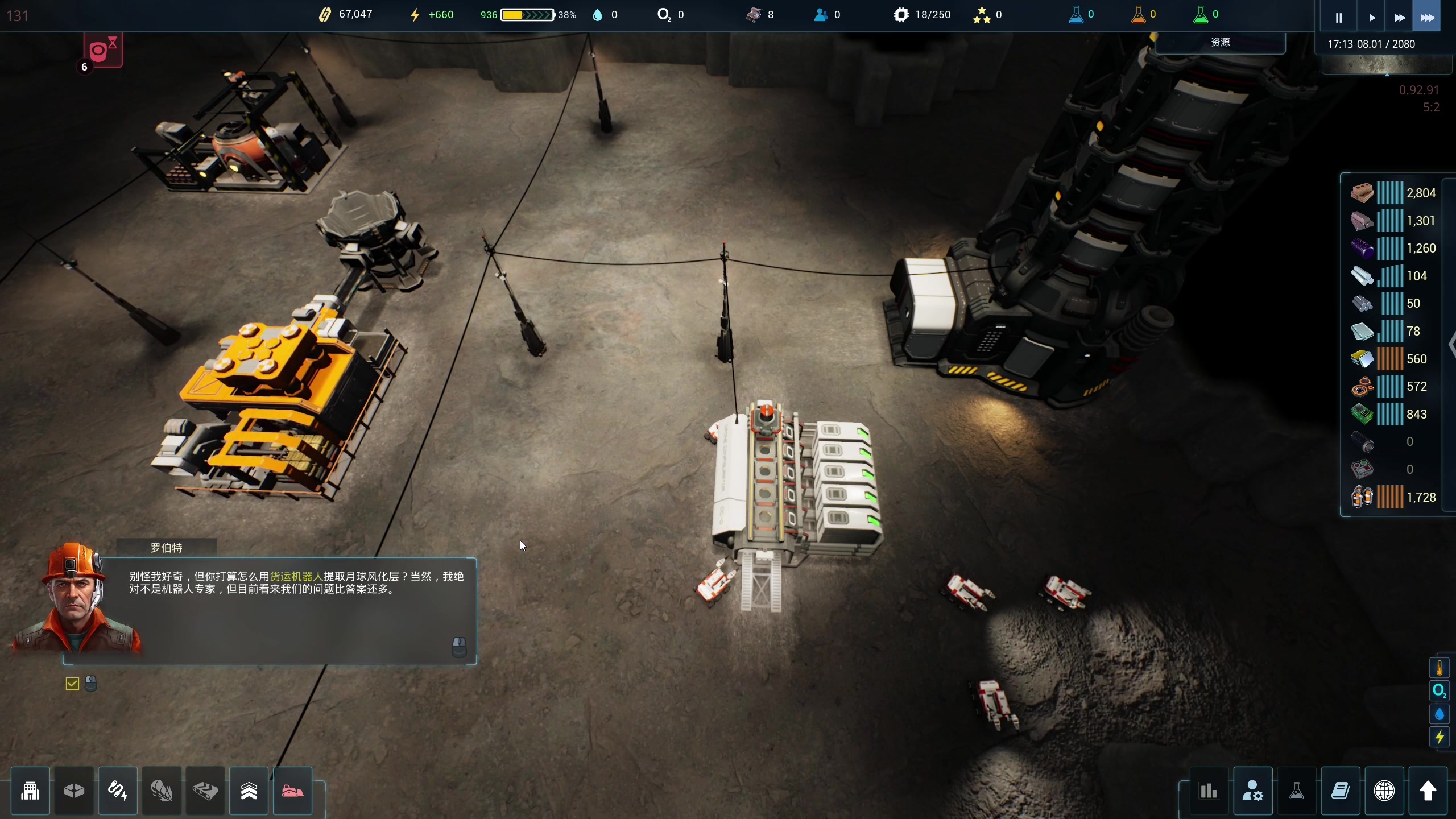Open the globe world map
The width and height of the screenshot is (1456, 819).
(x=1384, y=791)
